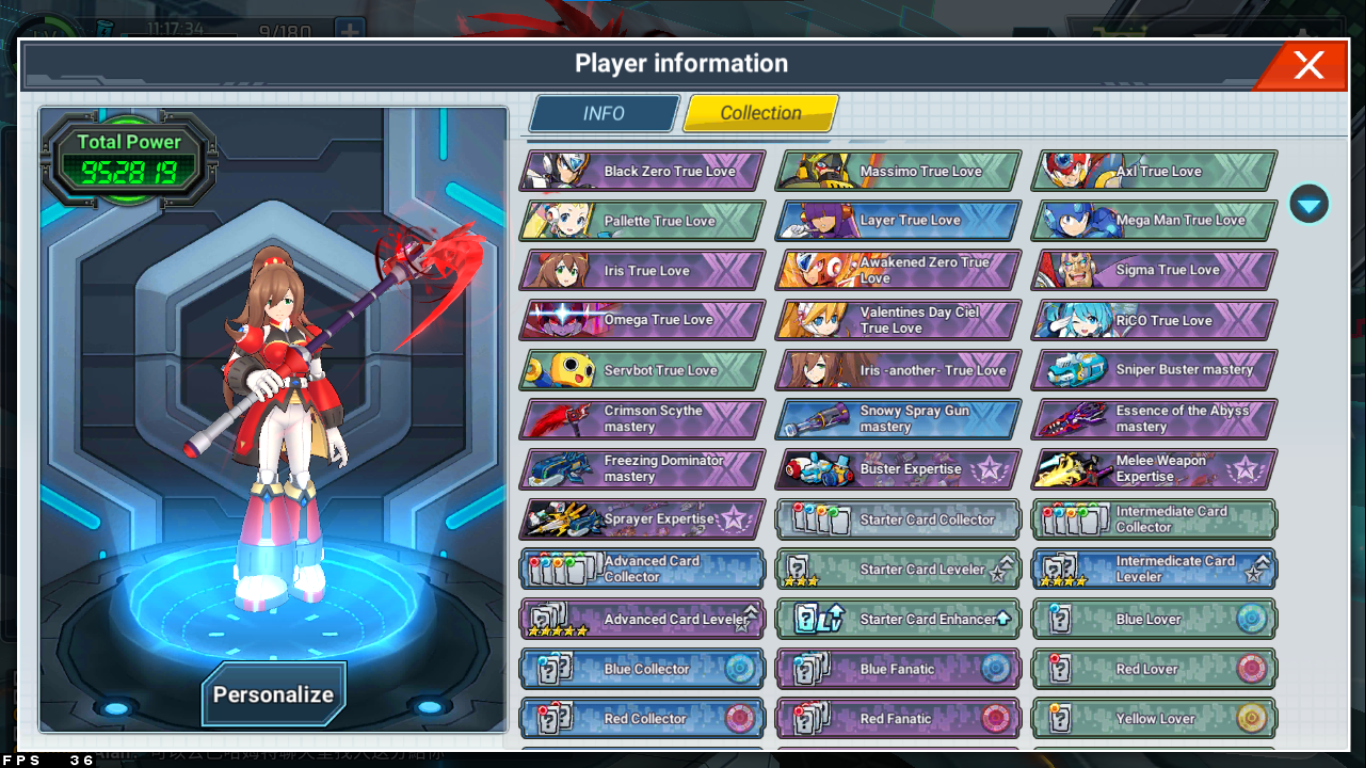This screenshot has height=768, width=1366.
Task: Select the Black Zero True Love title
Action: point(642,171)
